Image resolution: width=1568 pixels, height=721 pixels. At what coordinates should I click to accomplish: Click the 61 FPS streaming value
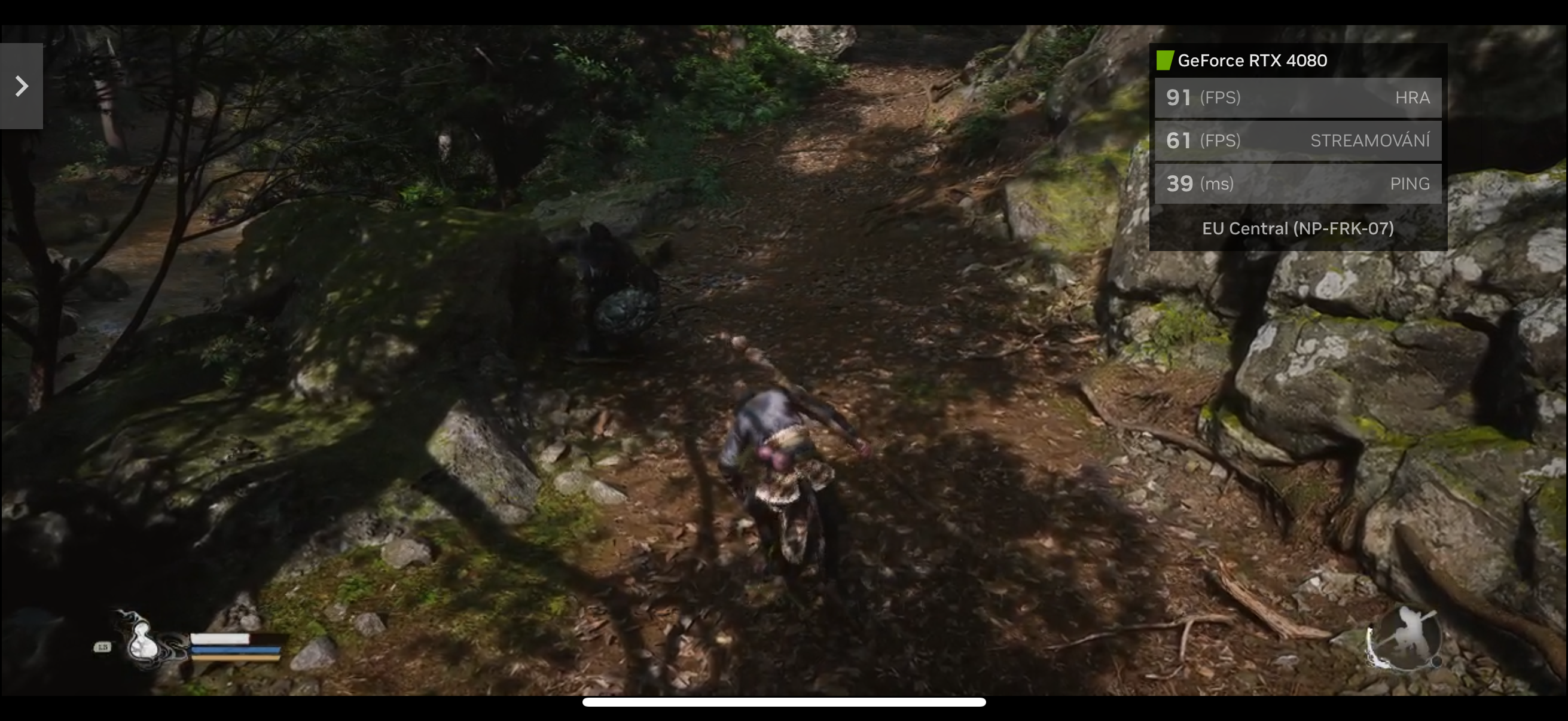1179,140
